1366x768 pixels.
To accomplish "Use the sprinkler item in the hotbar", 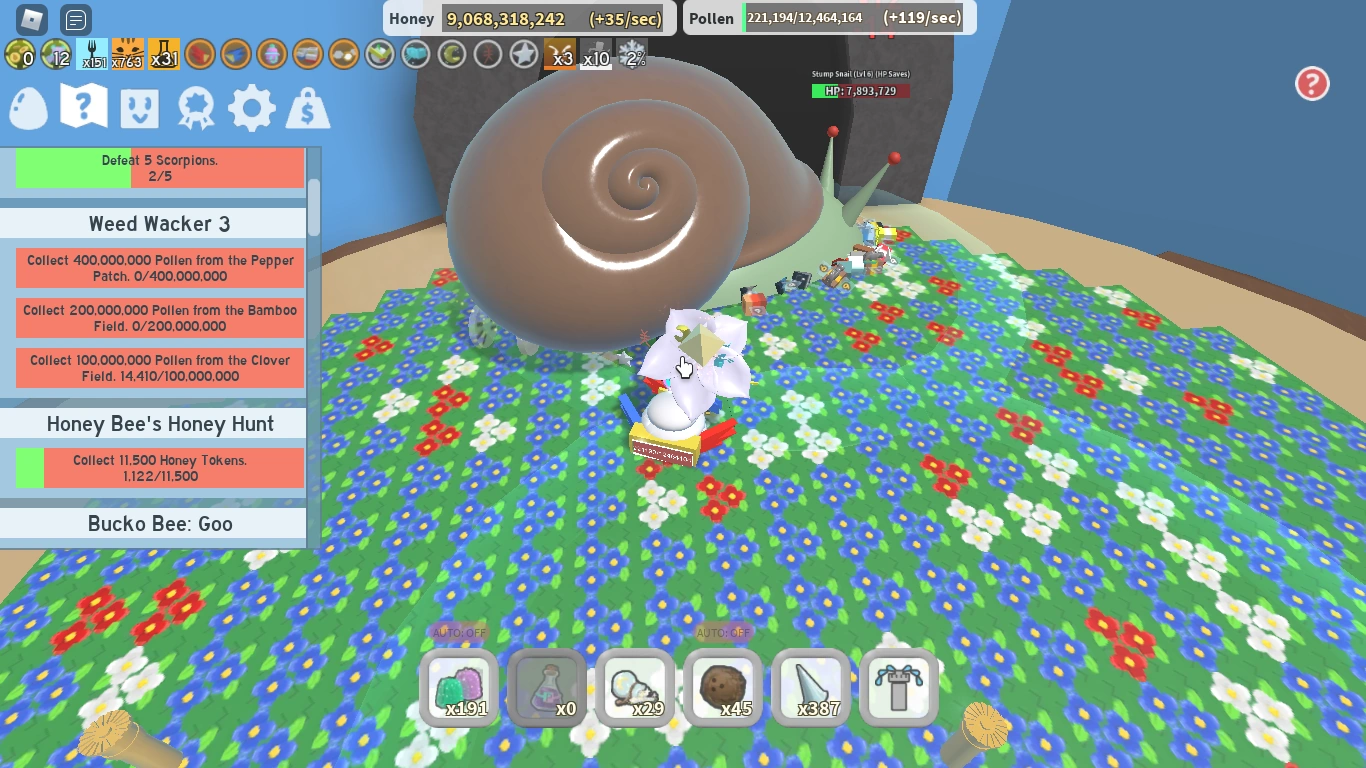I will (x=898, y=688).
